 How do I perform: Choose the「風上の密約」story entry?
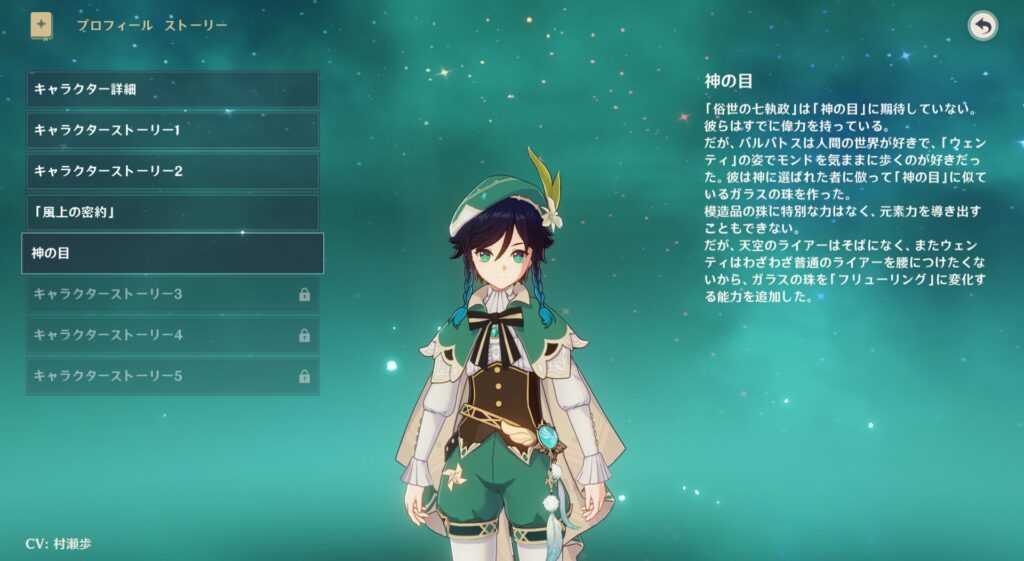tap(172, 212)
